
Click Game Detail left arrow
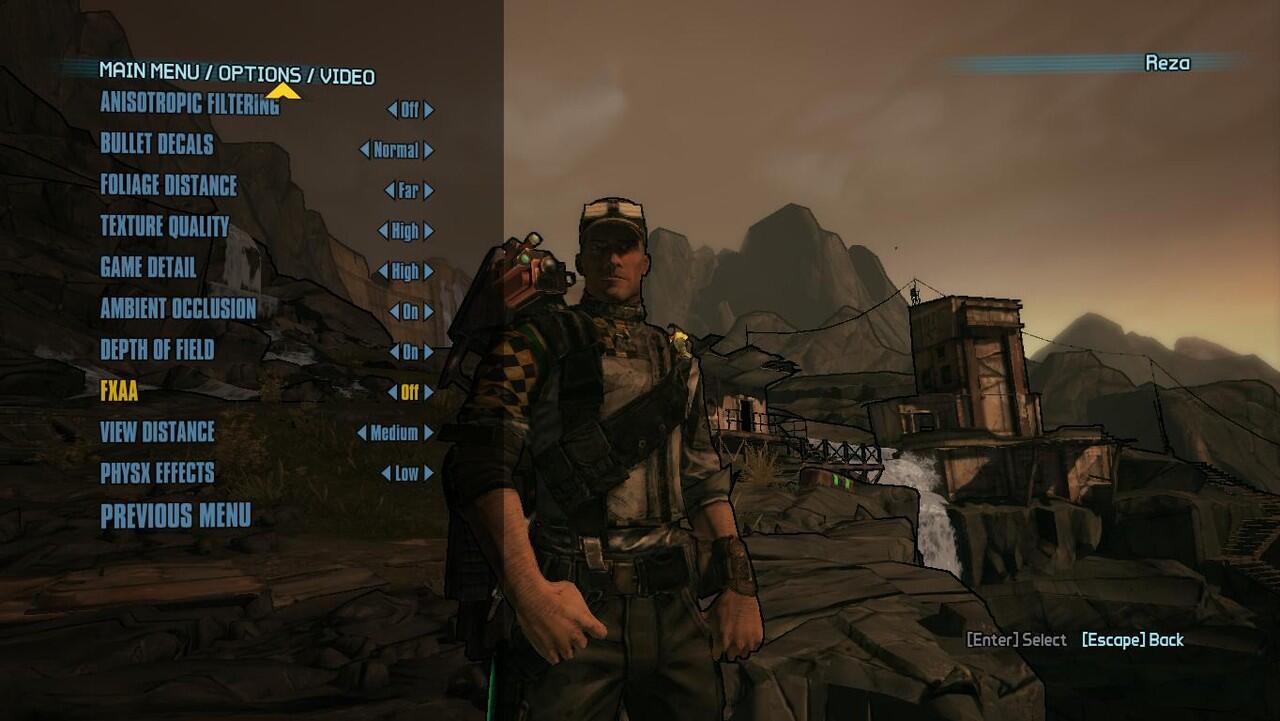[382, 271]
